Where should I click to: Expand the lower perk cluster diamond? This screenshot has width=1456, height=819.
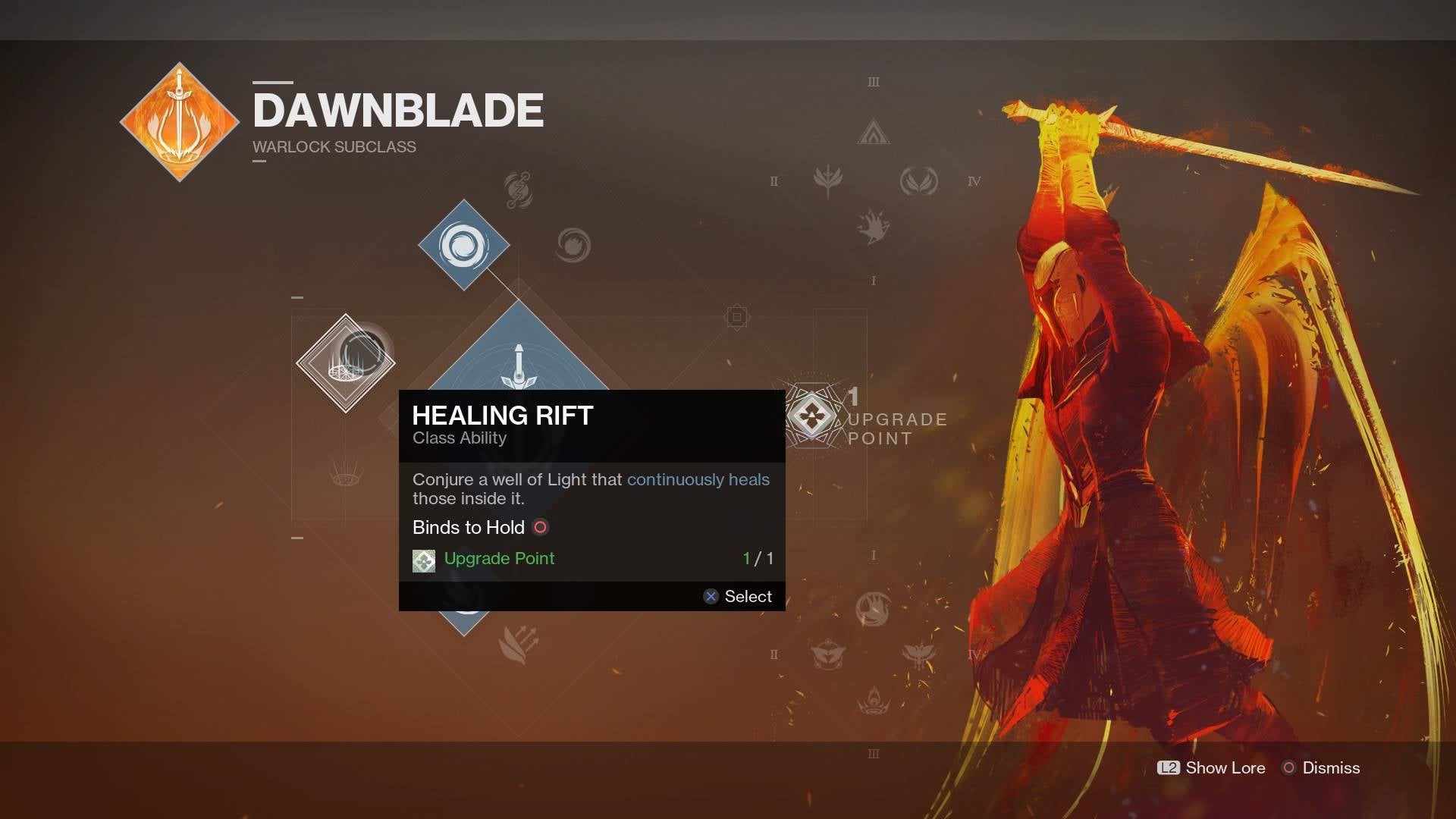(872, 654)
